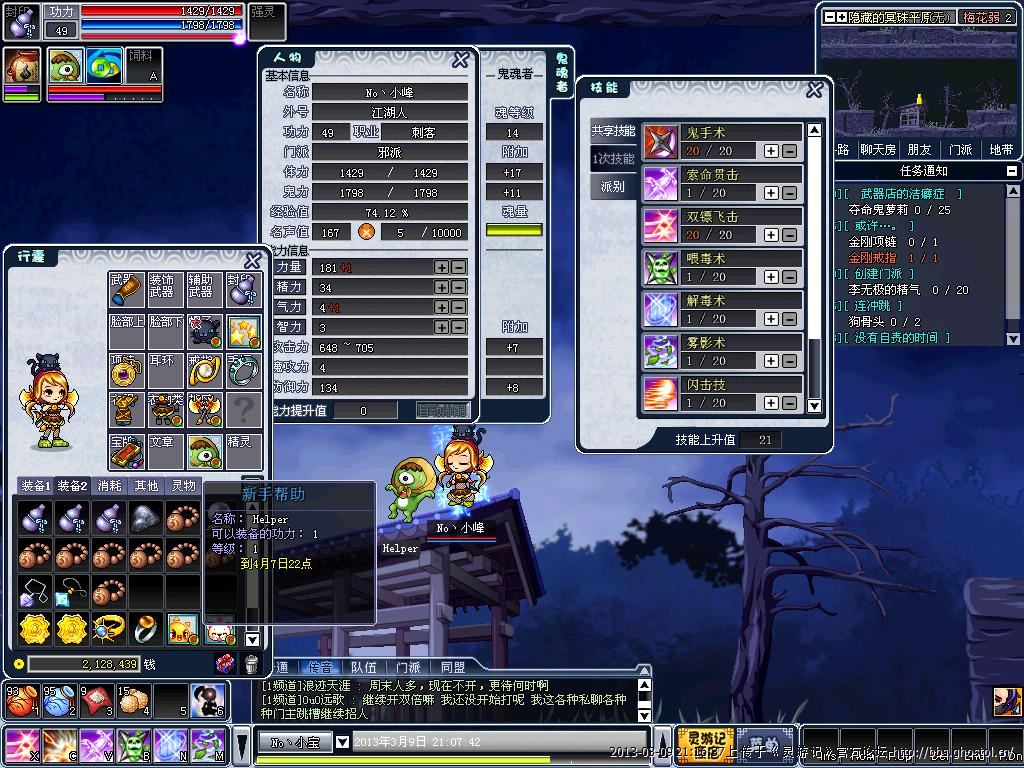This screenshot has height=768, width=1024.
Task: Open the 其他 inventory tab
Action: pos(146,486)
